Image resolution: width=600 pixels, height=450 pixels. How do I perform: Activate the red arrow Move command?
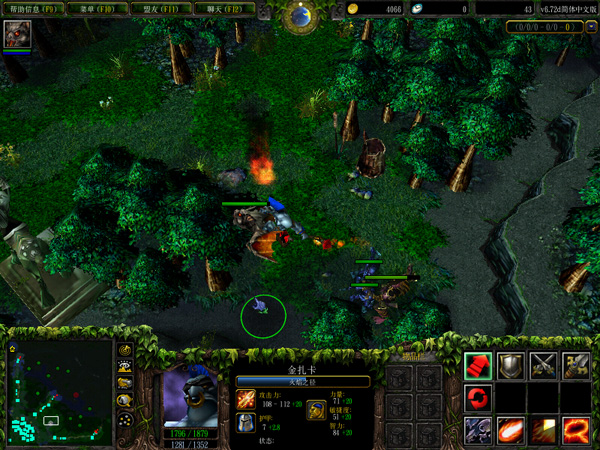[x=478, y=366]
